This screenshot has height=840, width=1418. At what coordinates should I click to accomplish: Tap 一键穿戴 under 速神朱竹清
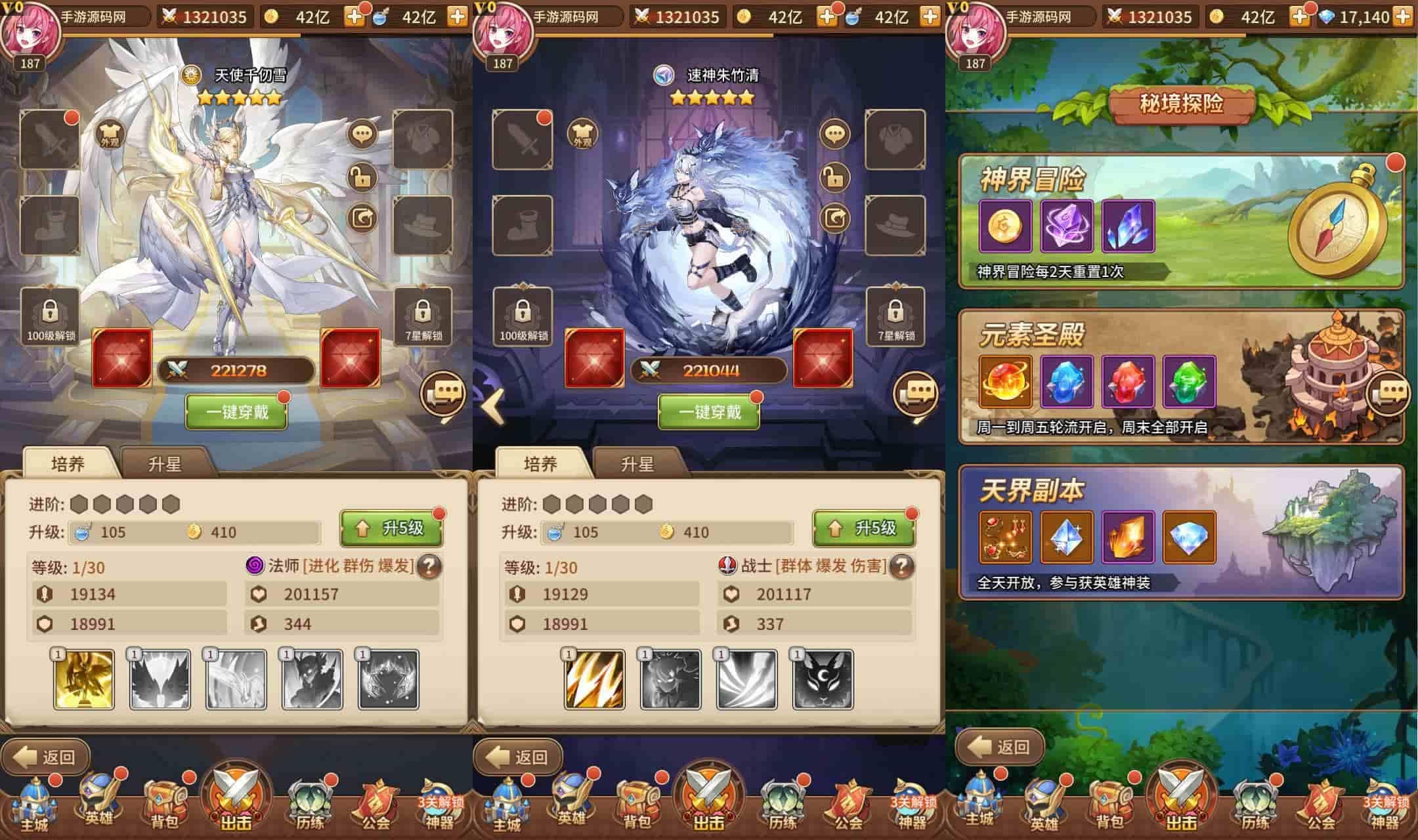[x=709, y=412]
